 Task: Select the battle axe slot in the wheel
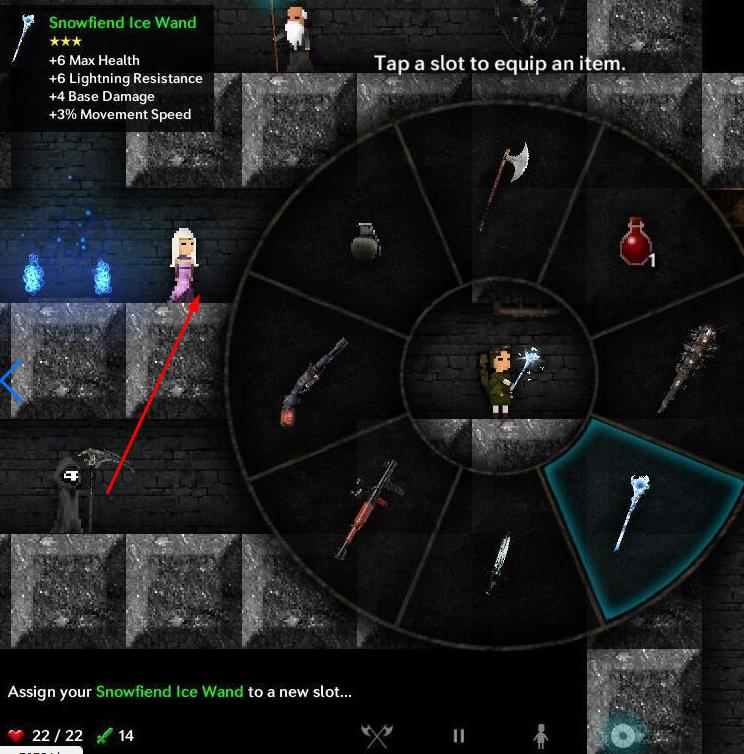click(503, 185)
